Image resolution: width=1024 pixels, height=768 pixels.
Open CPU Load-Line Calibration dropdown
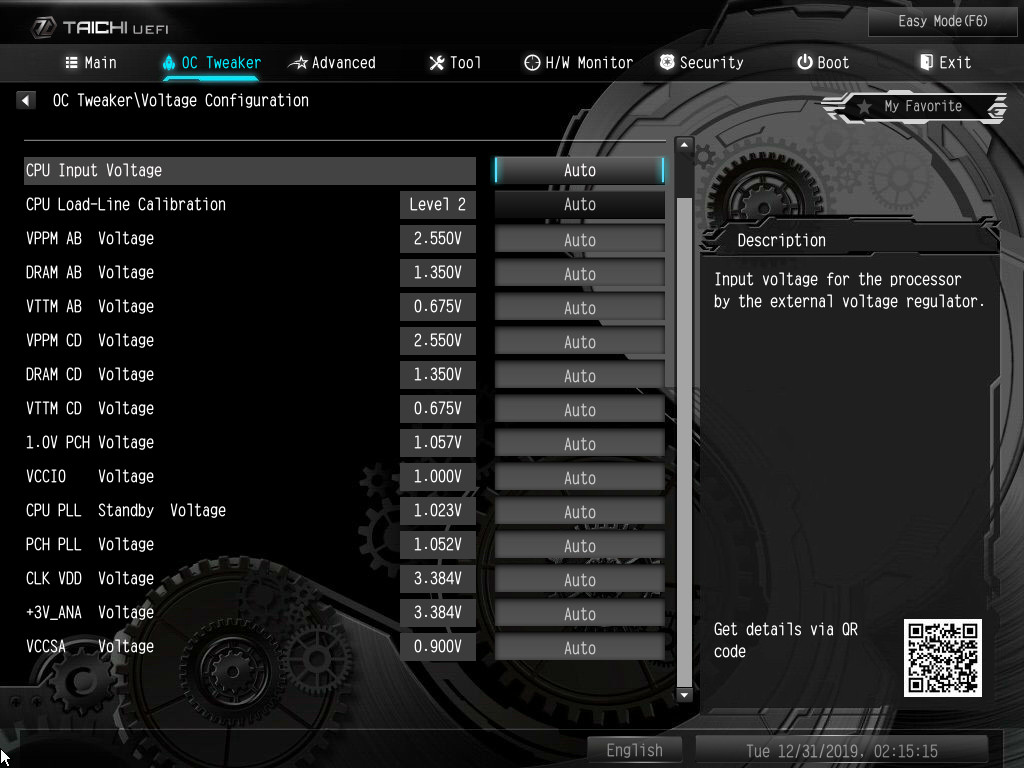point(579,204)
